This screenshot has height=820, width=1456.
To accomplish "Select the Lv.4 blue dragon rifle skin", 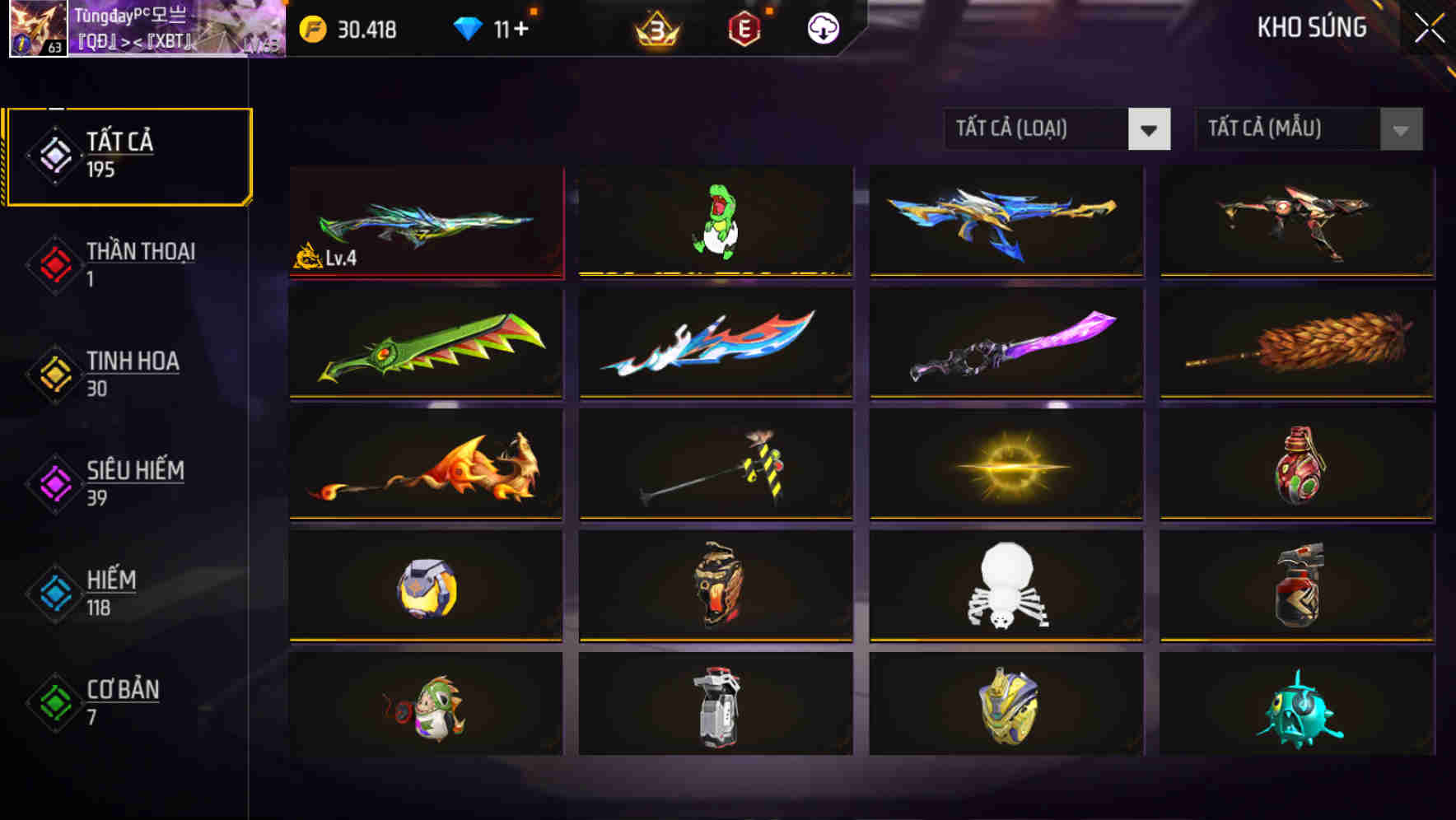I will [426, 221].
